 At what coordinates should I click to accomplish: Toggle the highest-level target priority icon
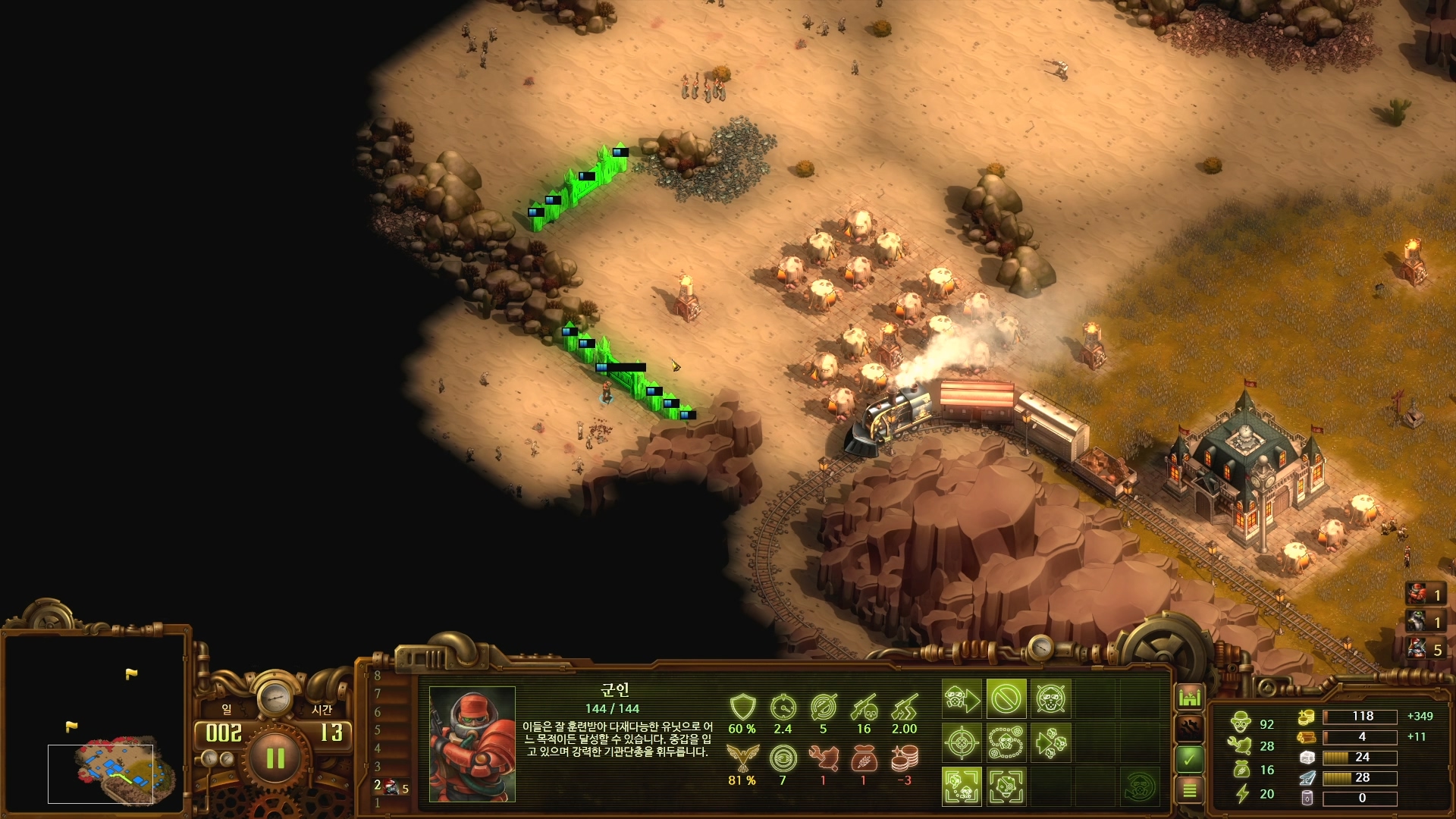(x=1006, y=786)
